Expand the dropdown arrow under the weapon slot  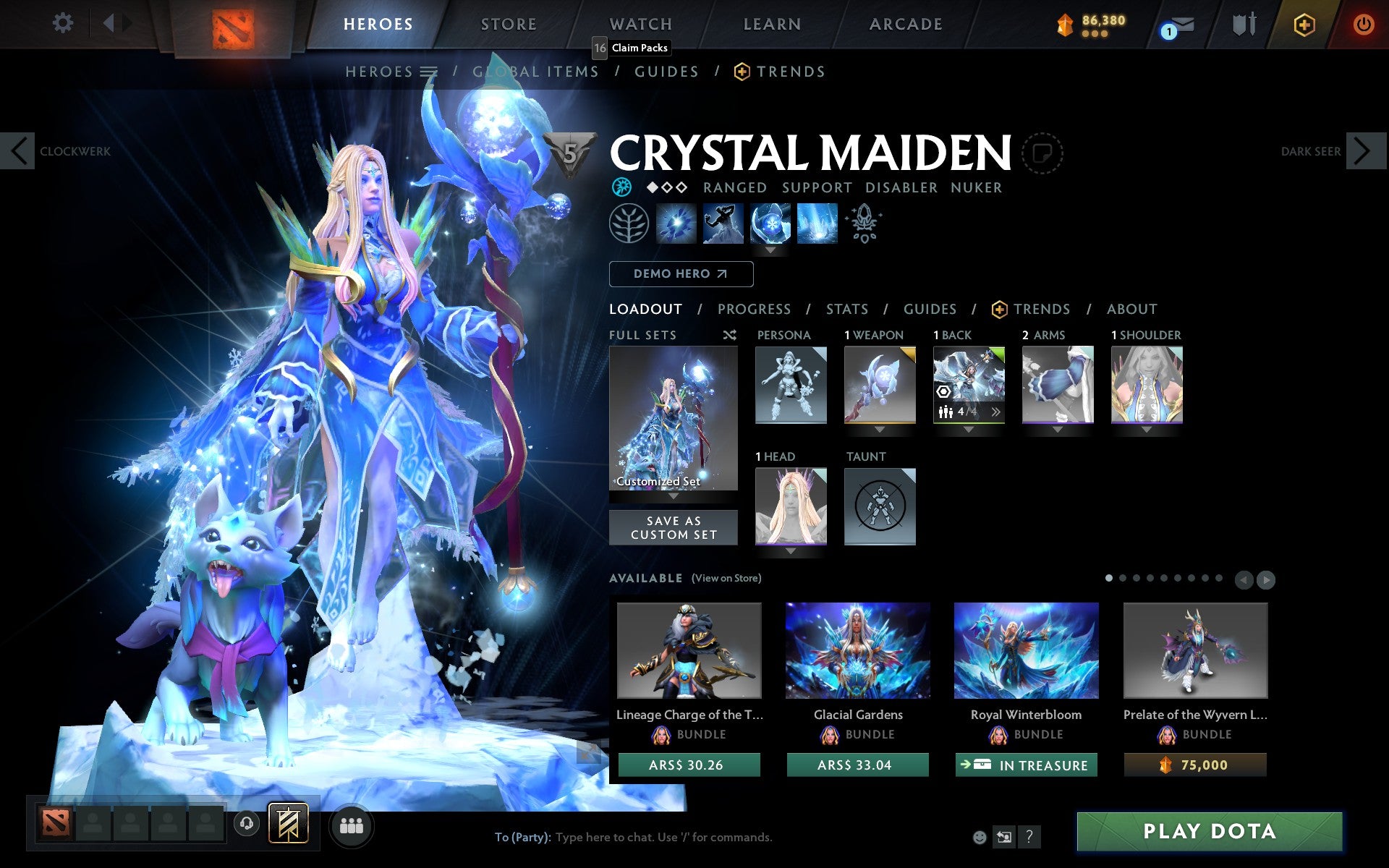pos(878,427)
